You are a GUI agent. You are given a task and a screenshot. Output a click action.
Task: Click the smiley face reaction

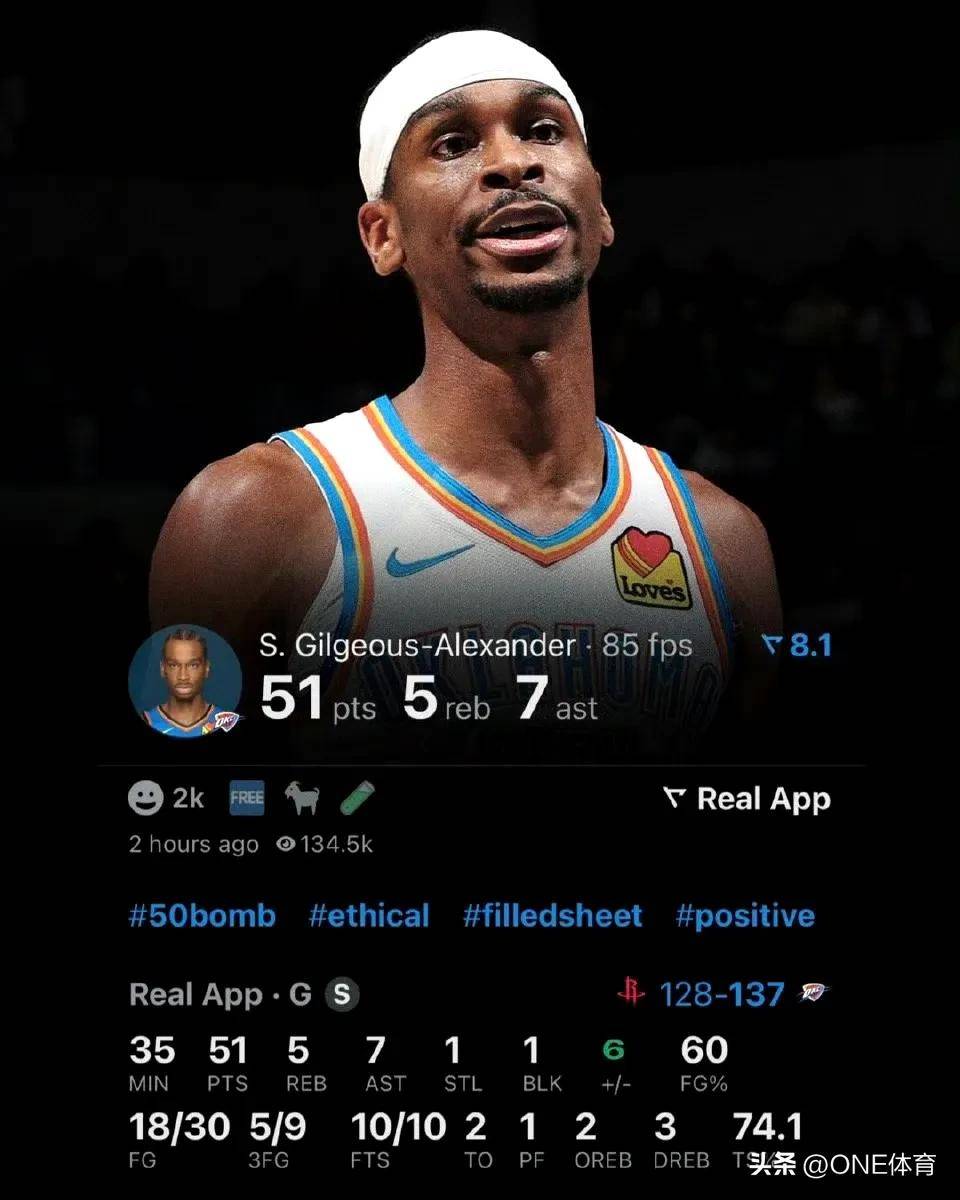coord(146,798)
